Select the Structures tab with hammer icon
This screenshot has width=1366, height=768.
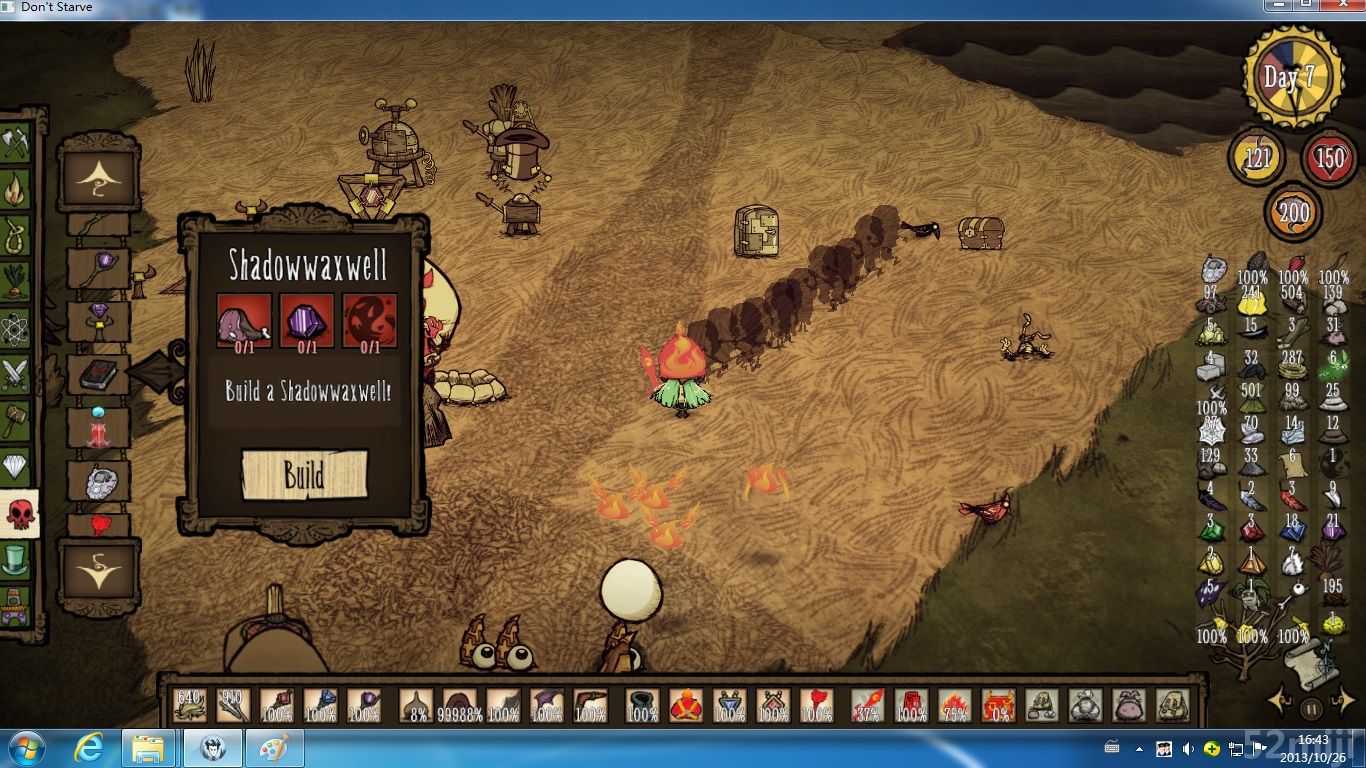pyautogui.click(x=15, y=420)
